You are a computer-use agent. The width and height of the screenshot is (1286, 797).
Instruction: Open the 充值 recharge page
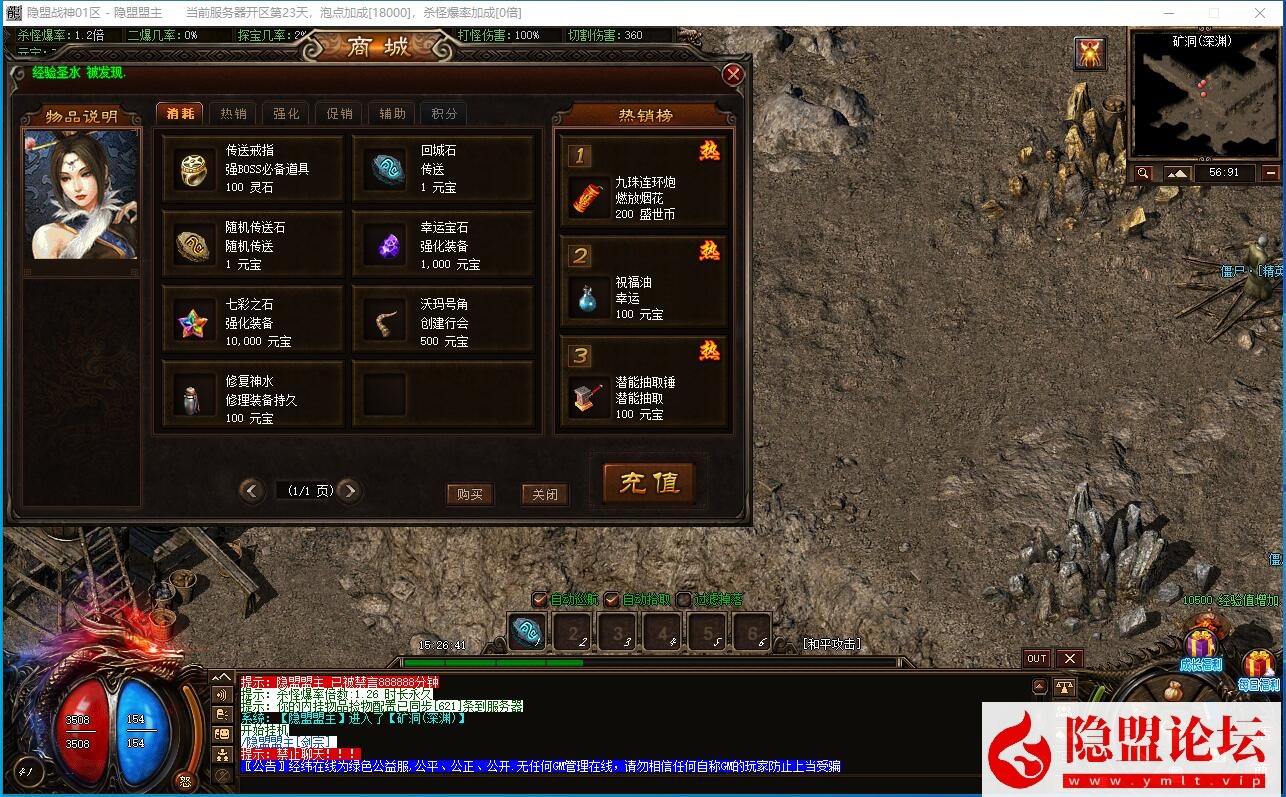pos(649,483)
